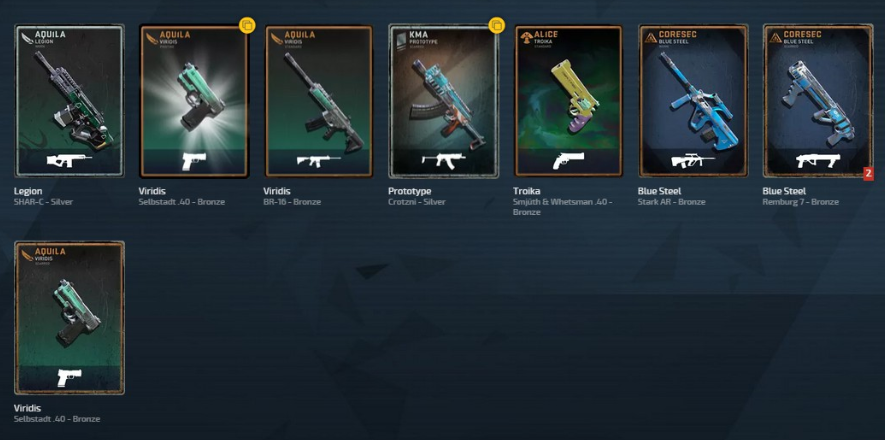Open the Viridis BR-16 Bronze skin card
Image resolution: width=885 pixels, height=440 pixels.
click(x=318, y=100)
